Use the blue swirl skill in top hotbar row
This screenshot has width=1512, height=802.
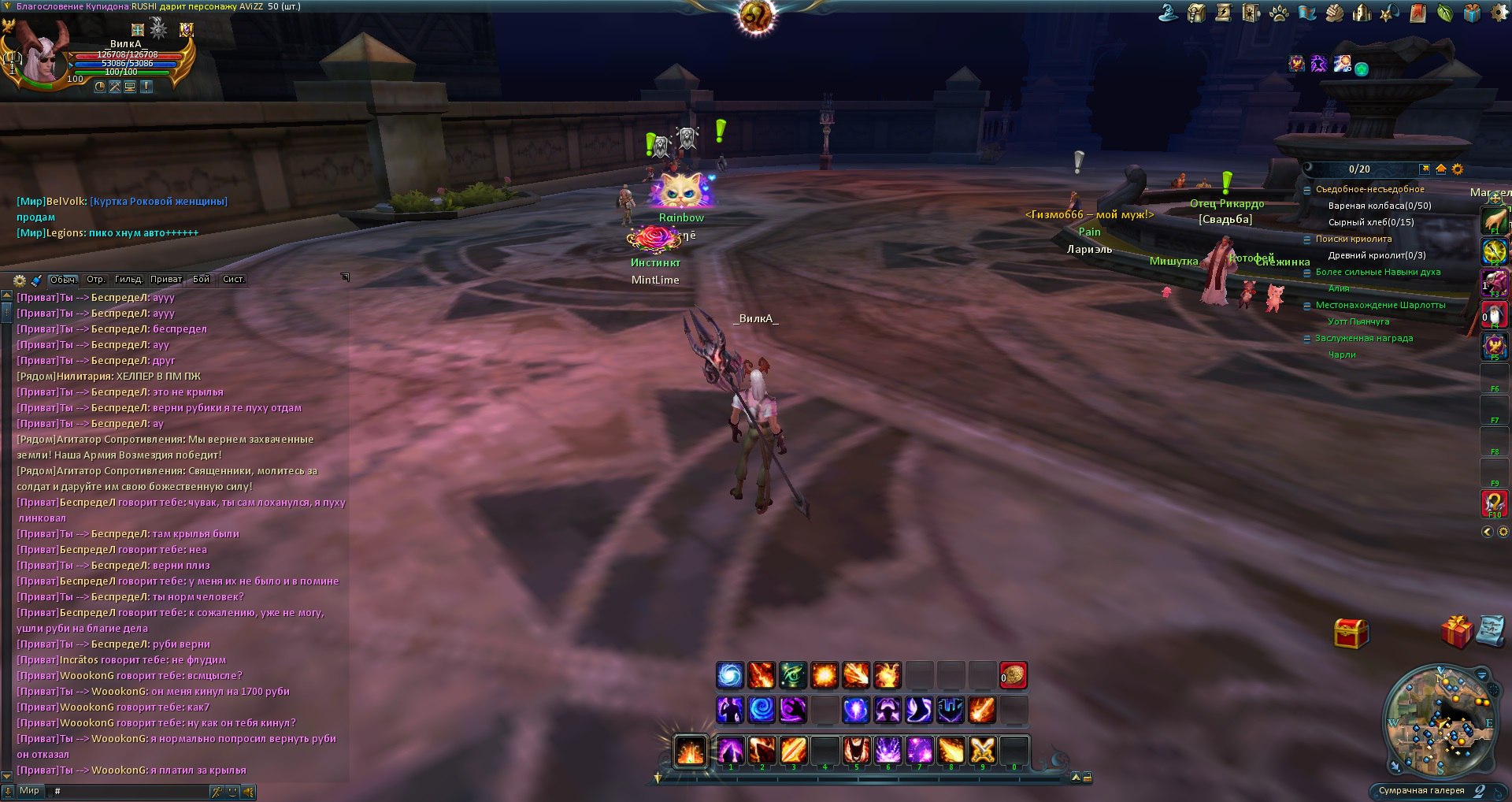730,675
